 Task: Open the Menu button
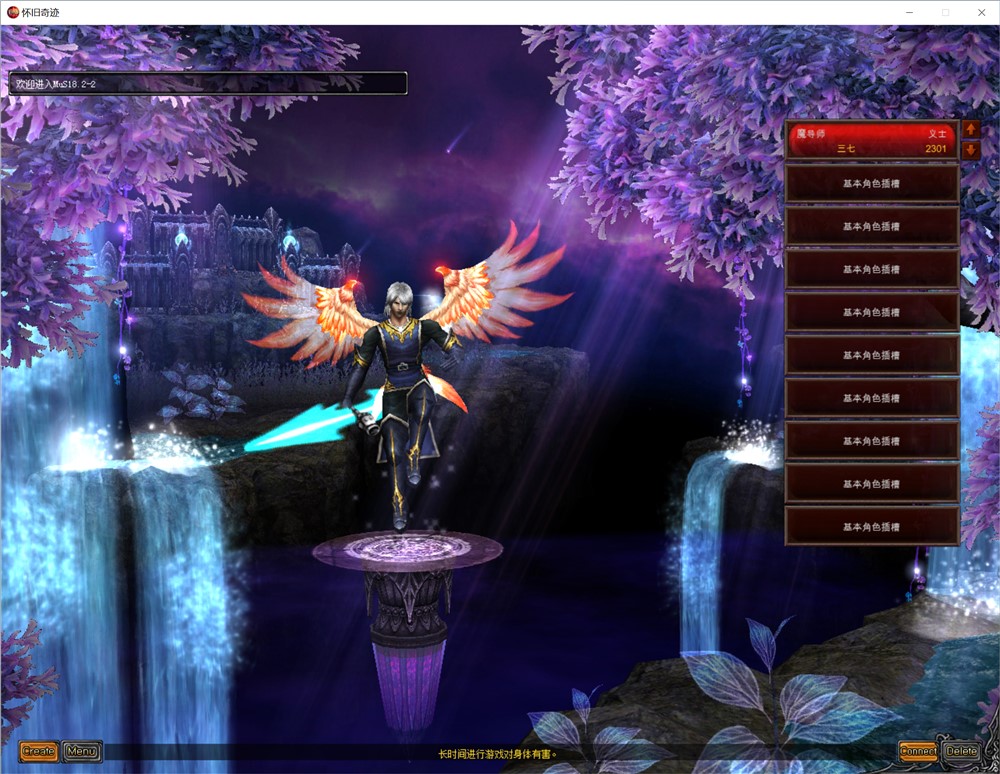[x=82, y=751]
